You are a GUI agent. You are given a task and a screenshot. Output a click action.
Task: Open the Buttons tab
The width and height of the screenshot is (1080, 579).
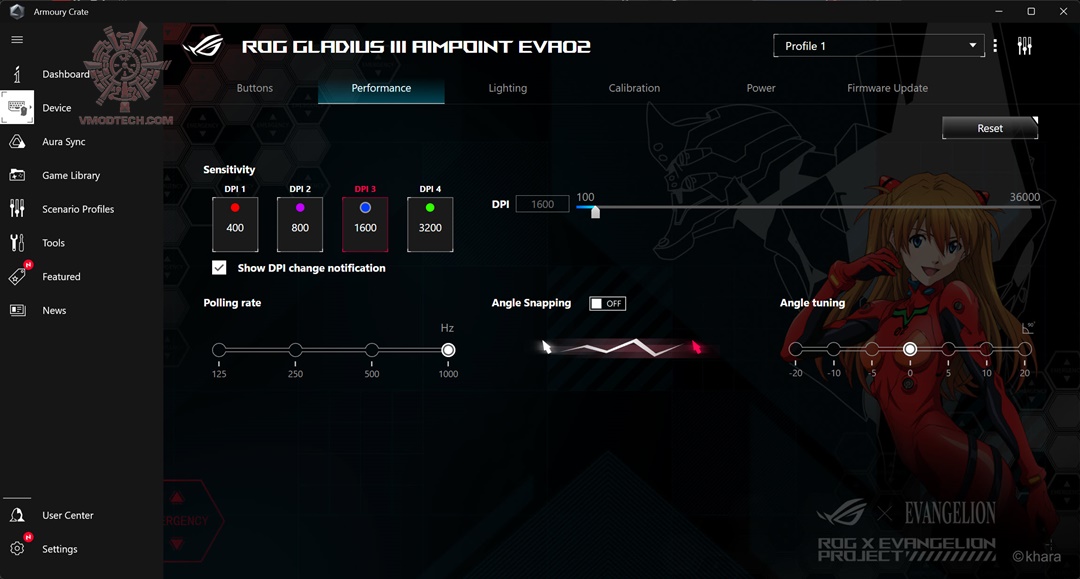(254, 88)
